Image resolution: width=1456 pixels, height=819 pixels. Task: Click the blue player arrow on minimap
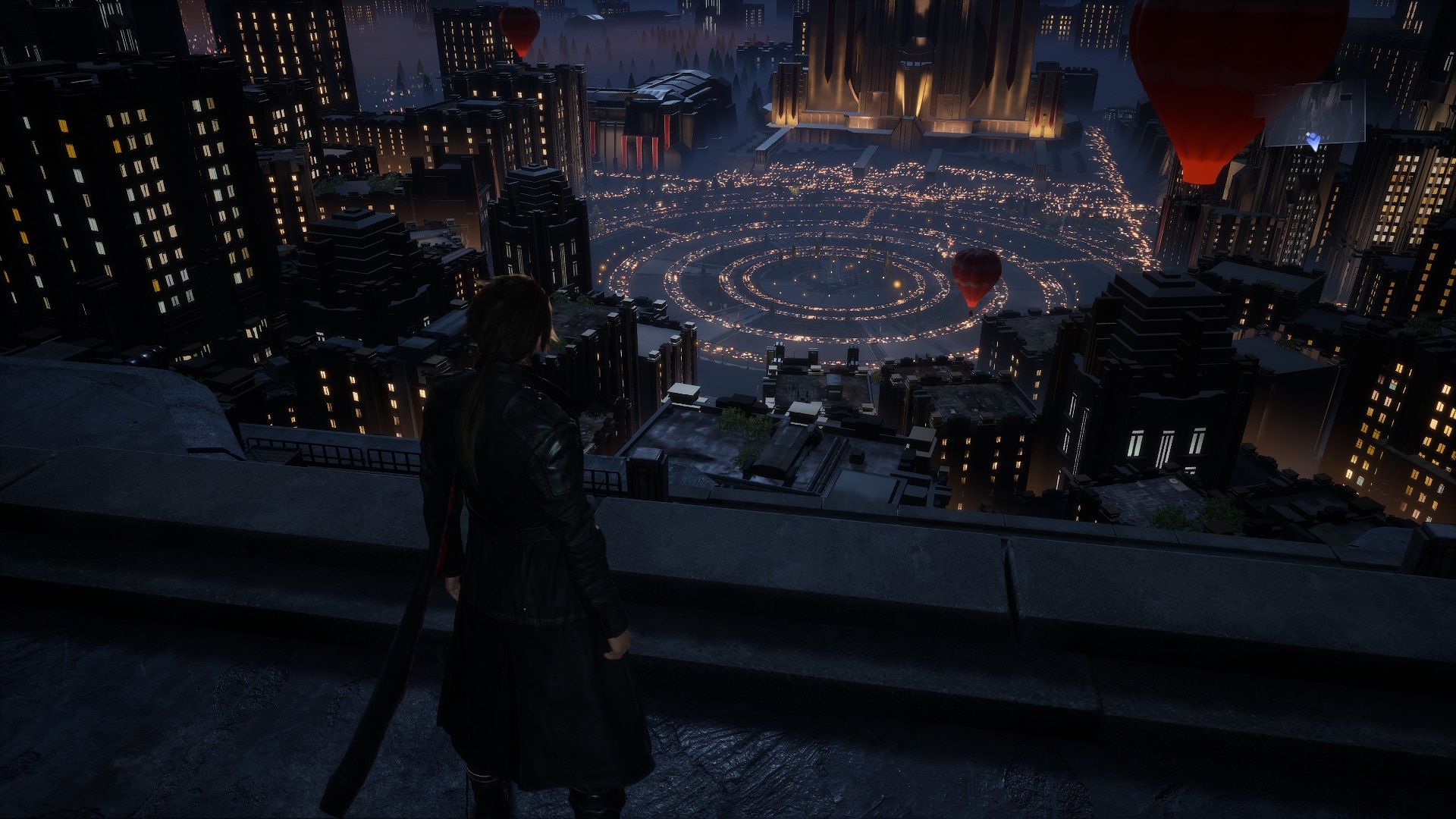[1313, 140]
